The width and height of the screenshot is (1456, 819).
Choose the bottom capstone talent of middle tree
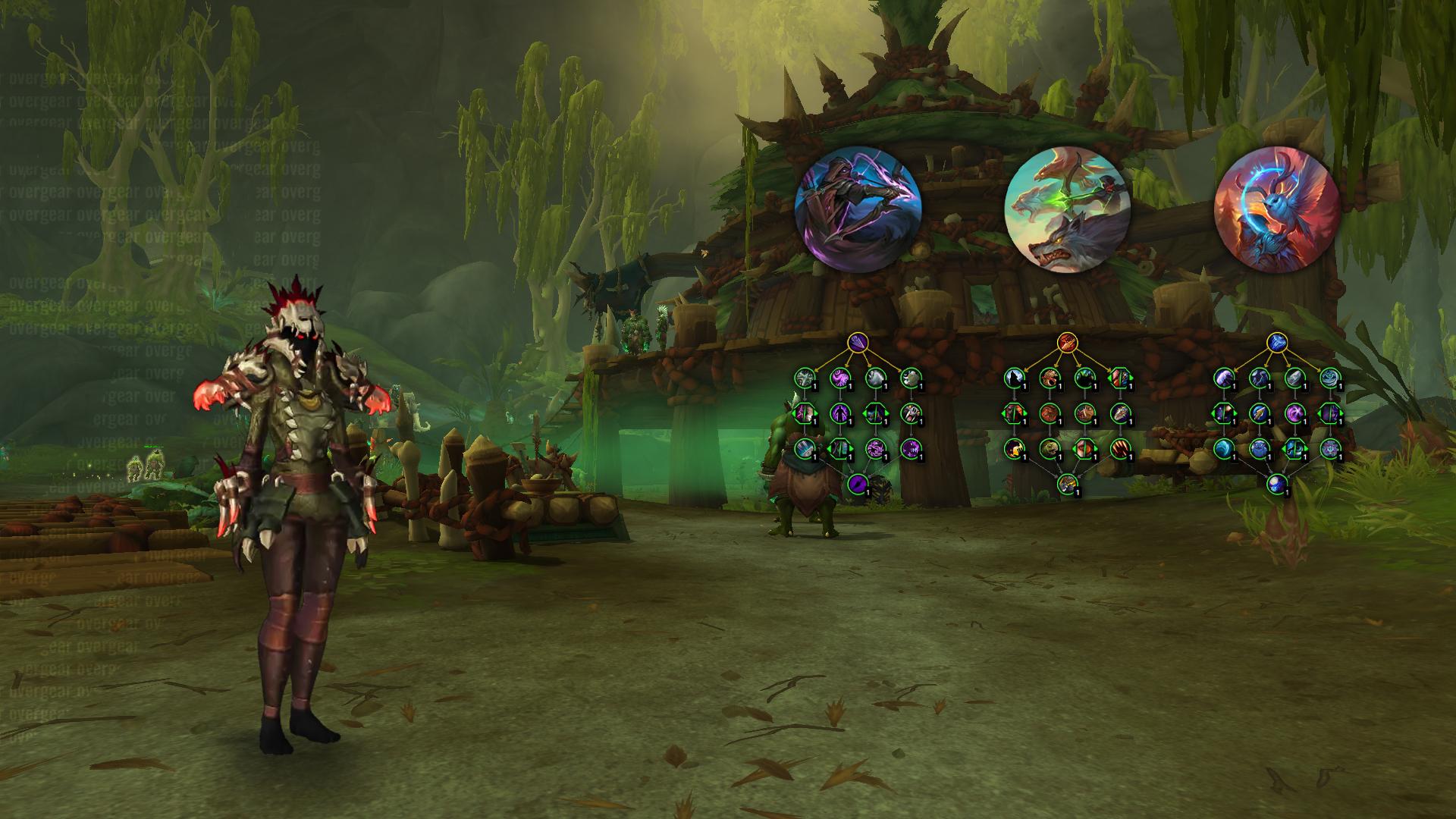tap(1067, 483)
